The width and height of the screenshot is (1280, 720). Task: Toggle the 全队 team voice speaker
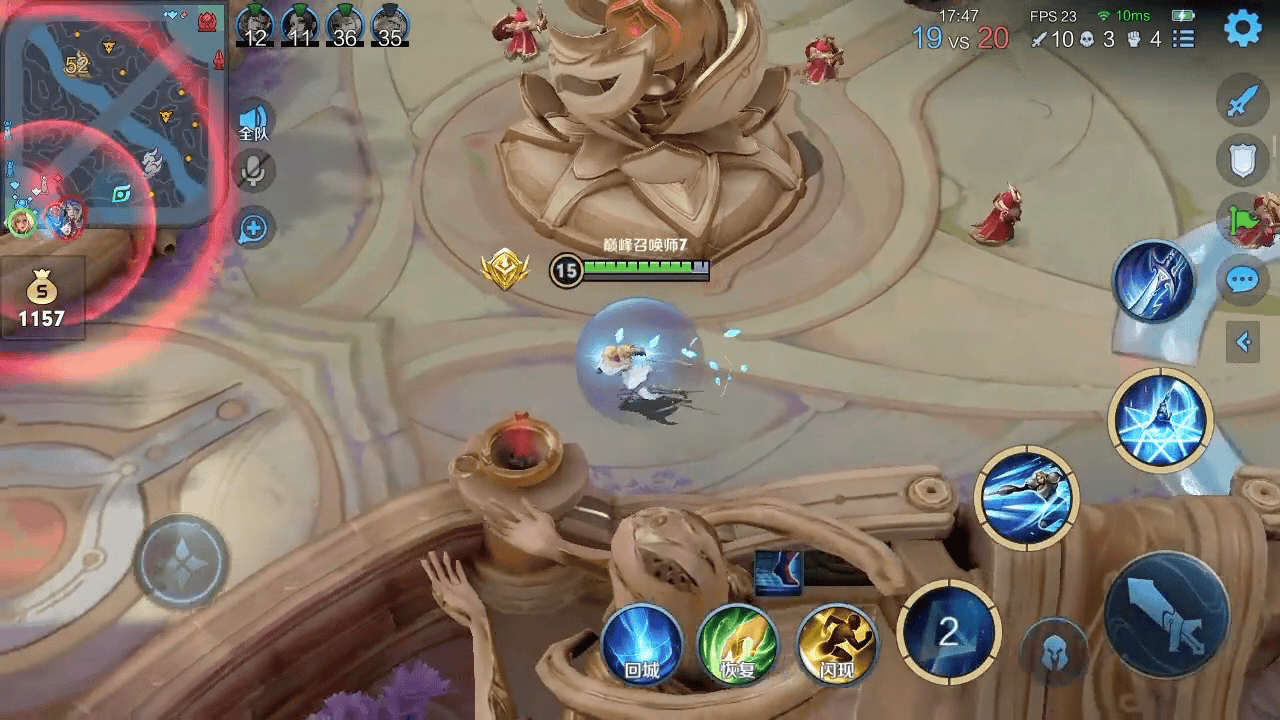pos(254,120)
